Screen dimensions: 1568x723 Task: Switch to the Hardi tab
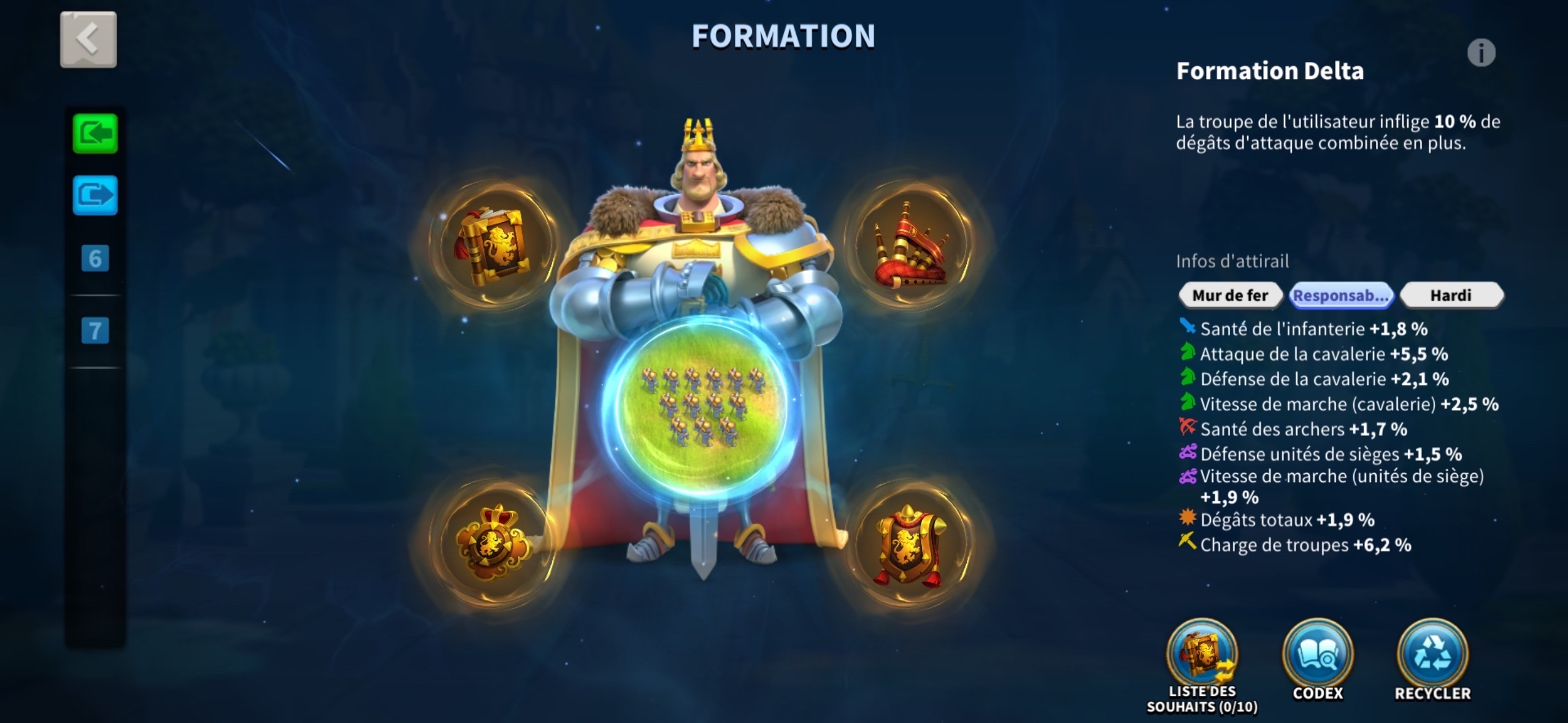[x=1451, y=296]
